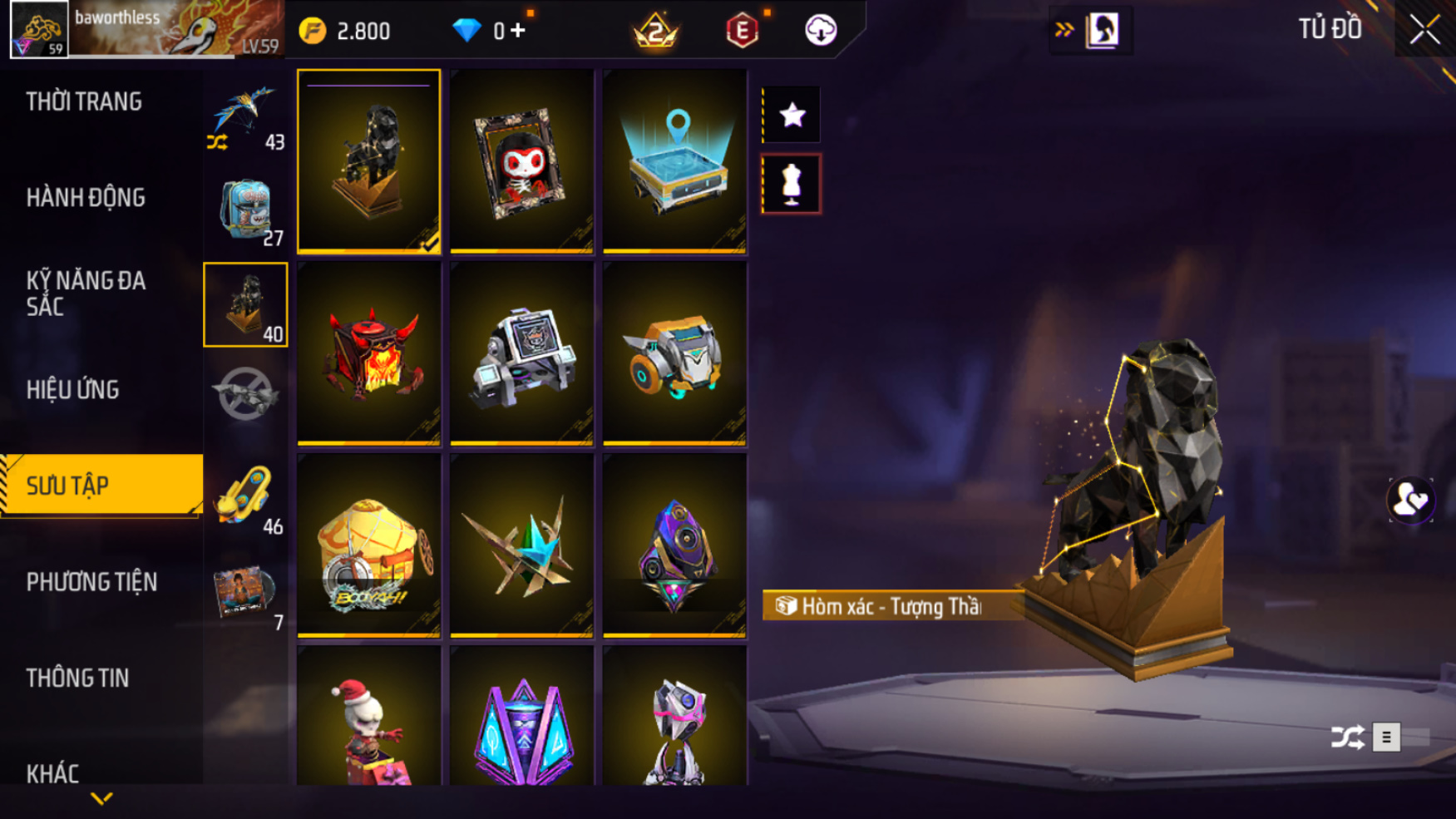Select the Booyah yurt loot box
This screenshot has height=819, width=1456.
tap(369, 545)
